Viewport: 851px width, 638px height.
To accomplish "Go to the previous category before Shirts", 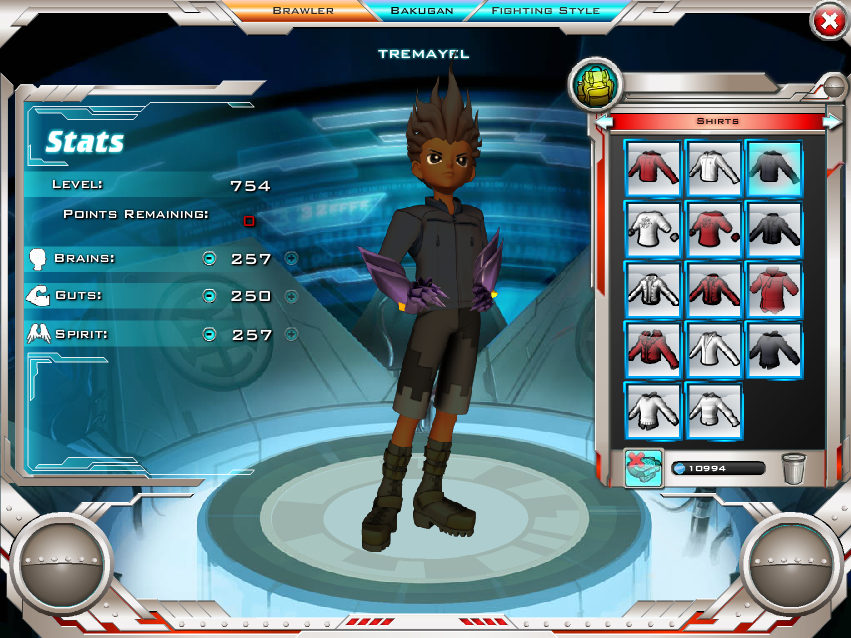I will pyautogui.click(x=604, y=121).
